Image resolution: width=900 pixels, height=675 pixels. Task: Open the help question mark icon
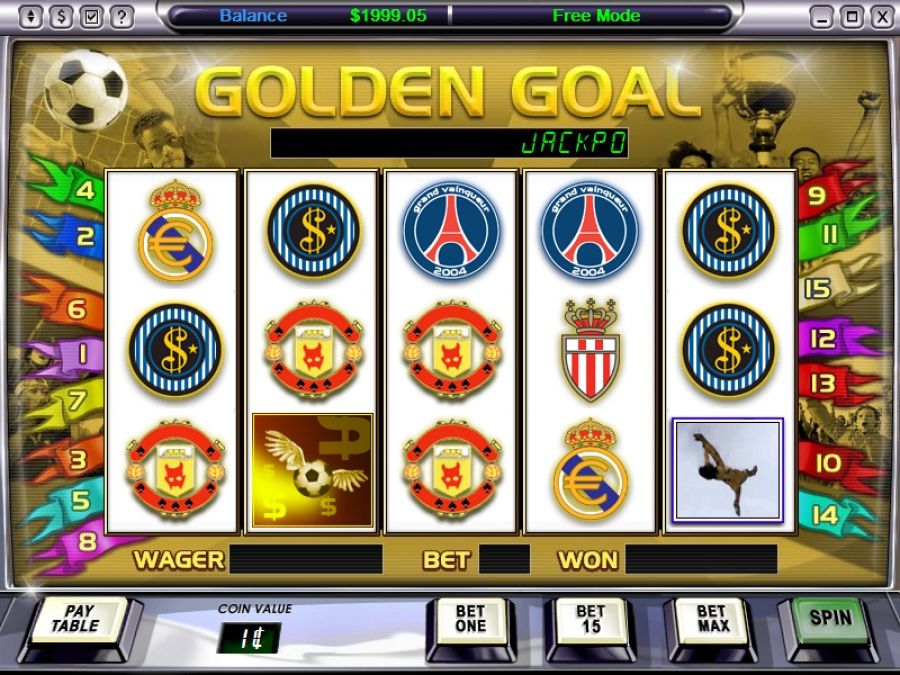coord(121,17)
